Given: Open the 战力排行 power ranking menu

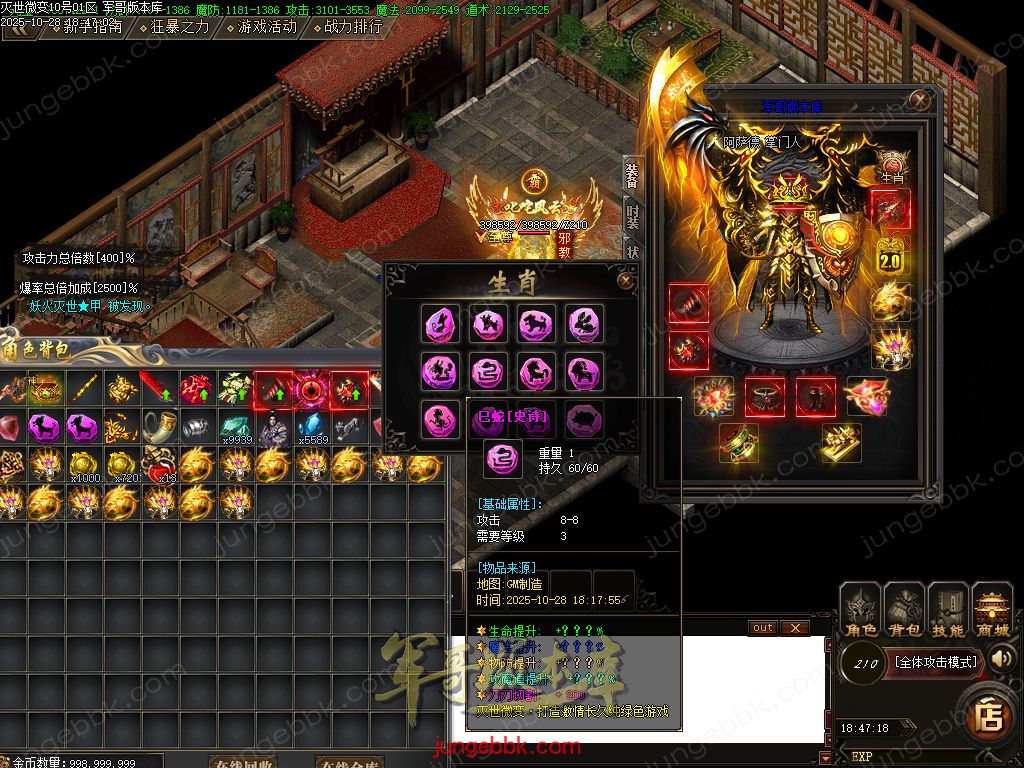Looking at the screenshot, I should pos(353,27).
